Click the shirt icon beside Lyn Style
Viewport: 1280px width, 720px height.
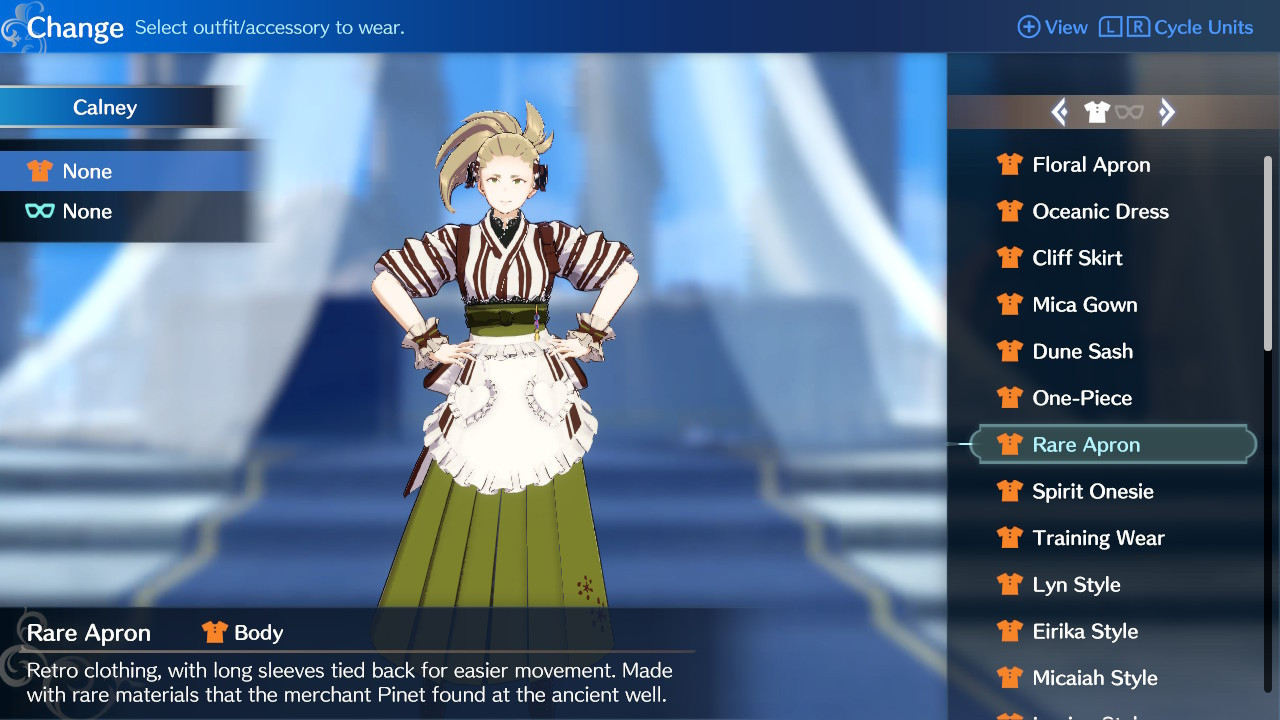pos(1010,584)
